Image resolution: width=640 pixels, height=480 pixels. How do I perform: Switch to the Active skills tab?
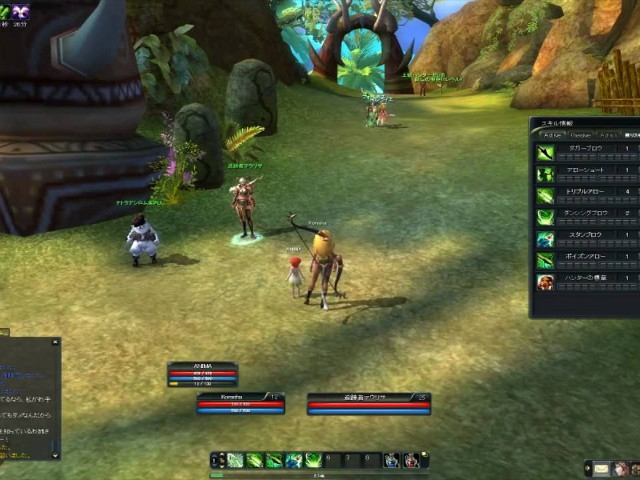(x=552, y=133)
